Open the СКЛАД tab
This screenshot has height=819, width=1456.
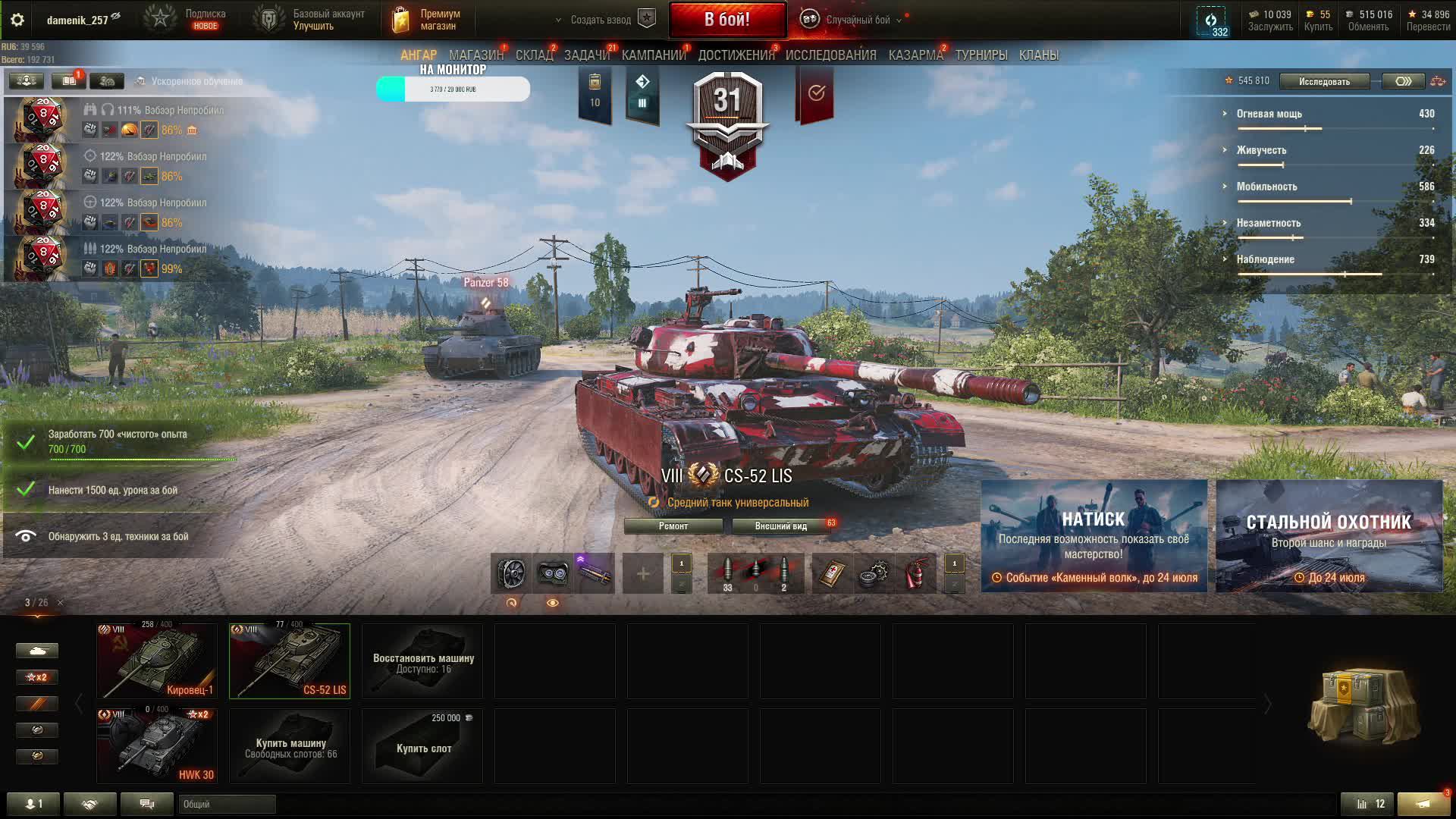(534, 55)
